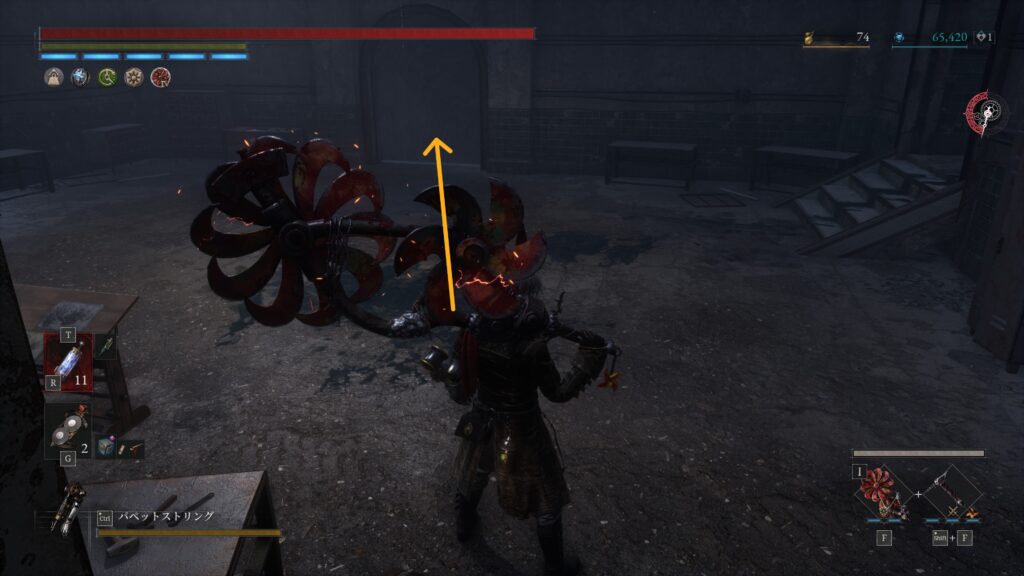1024x576 pixels.
Task: Activate the Puppet String legion arm icon
Action: point(72,504)
